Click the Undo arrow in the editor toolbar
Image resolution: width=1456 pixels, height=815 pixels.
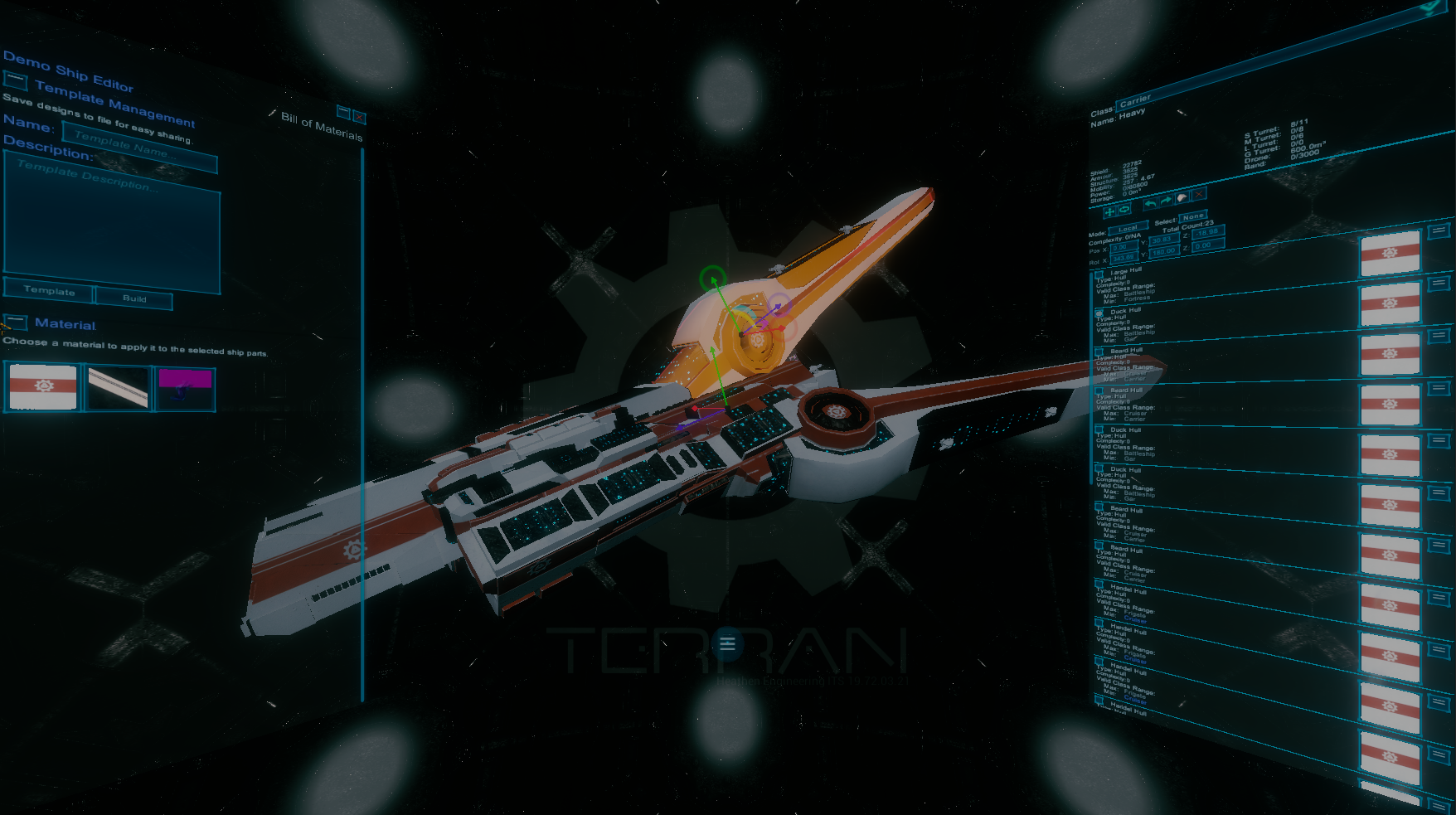[x=1151, y=204]
